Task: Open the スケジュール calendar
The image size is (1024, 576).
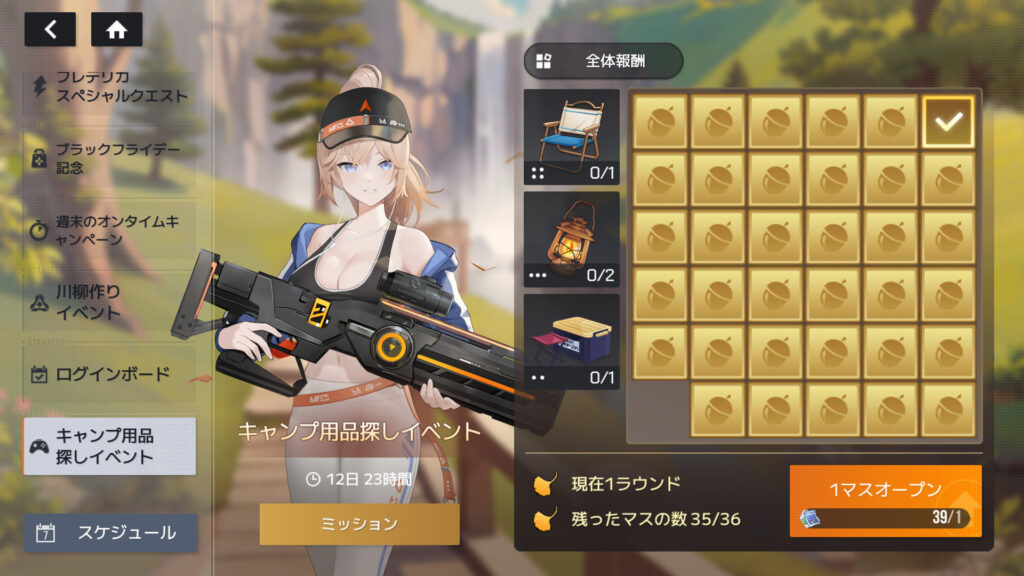Action: [110, 533]
